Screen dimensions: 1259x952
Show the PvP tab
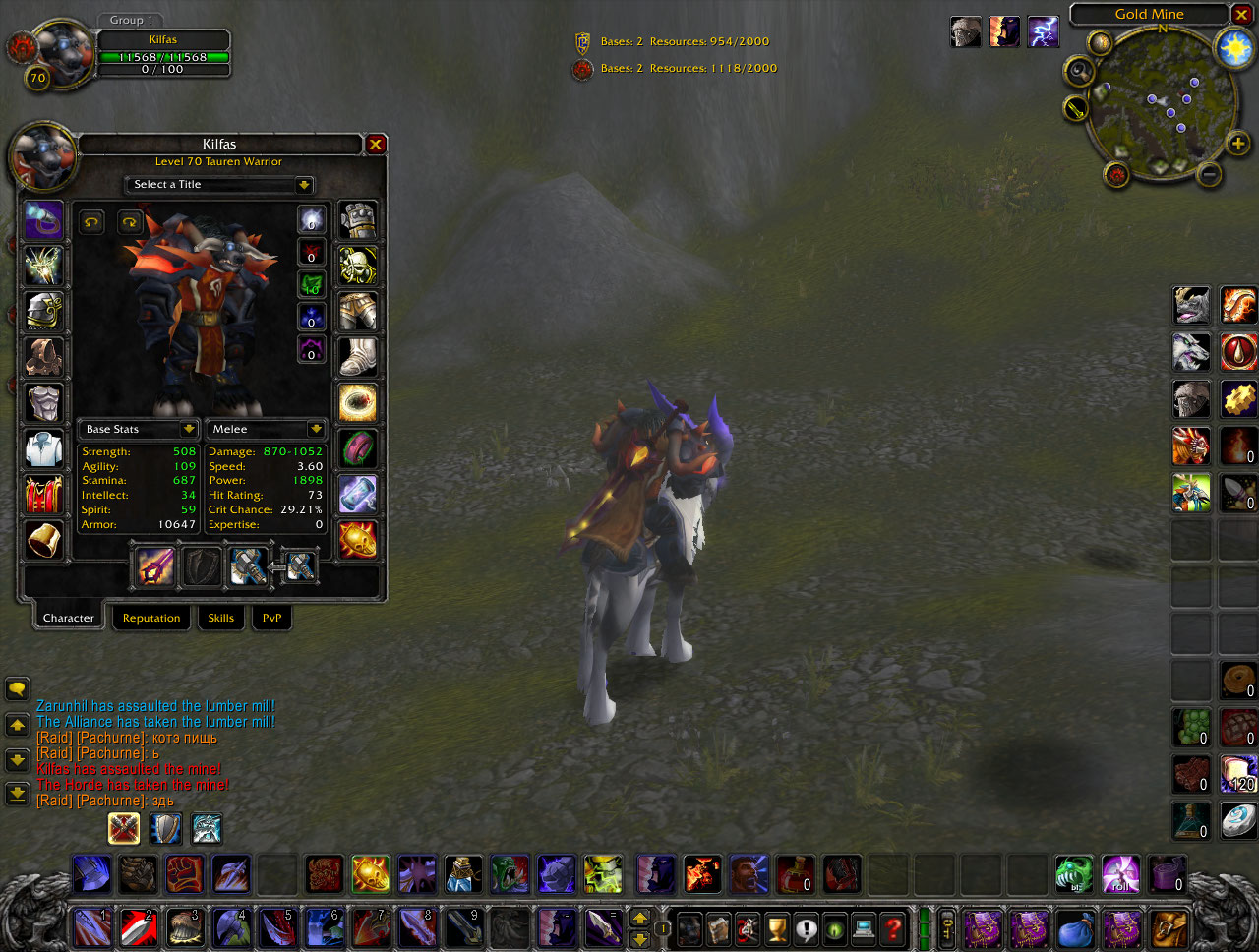tap(271, 618)
